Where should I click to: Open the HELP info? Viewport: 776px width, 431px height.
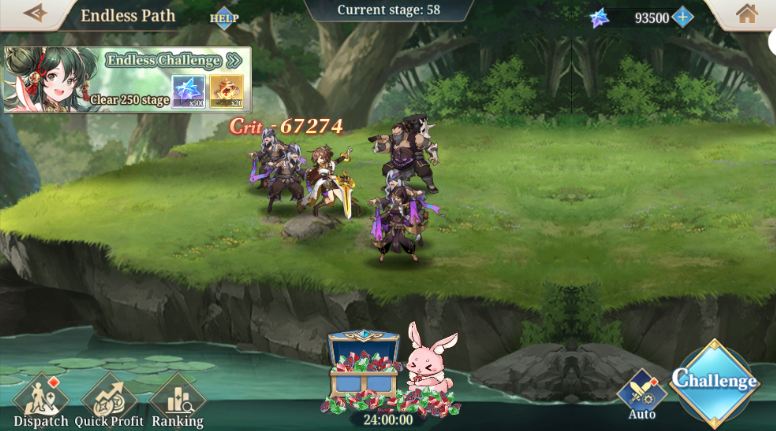tap(224, 17)
